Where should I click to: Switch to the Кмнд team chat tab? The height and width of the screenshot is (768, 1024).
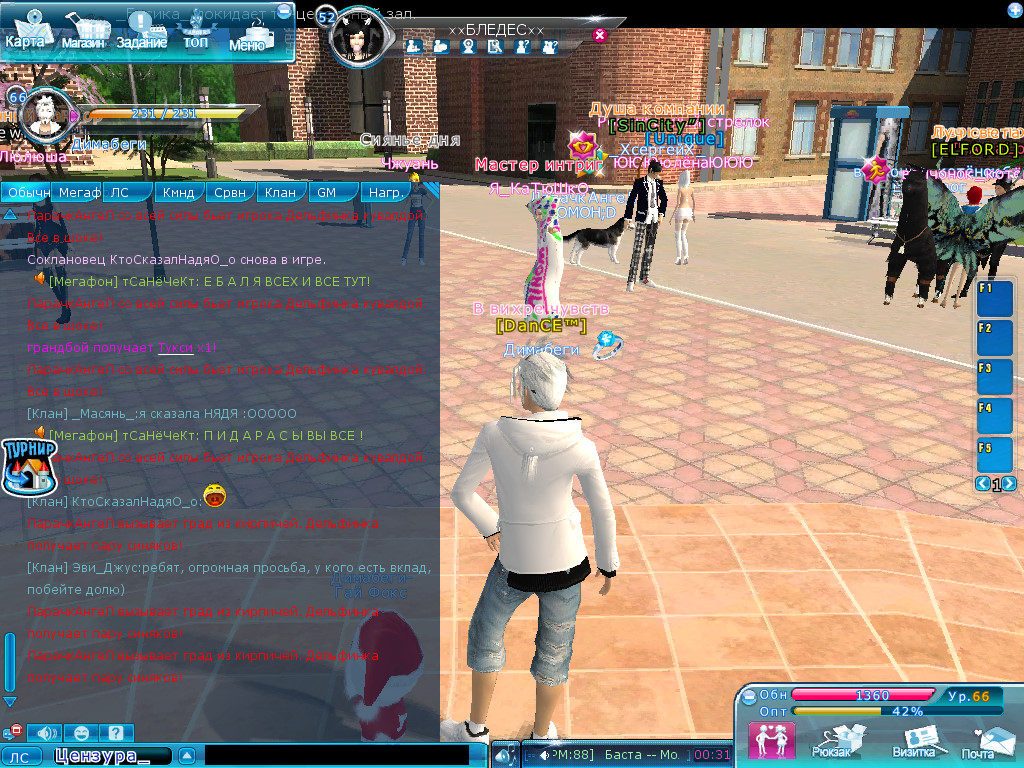[178, 192]
